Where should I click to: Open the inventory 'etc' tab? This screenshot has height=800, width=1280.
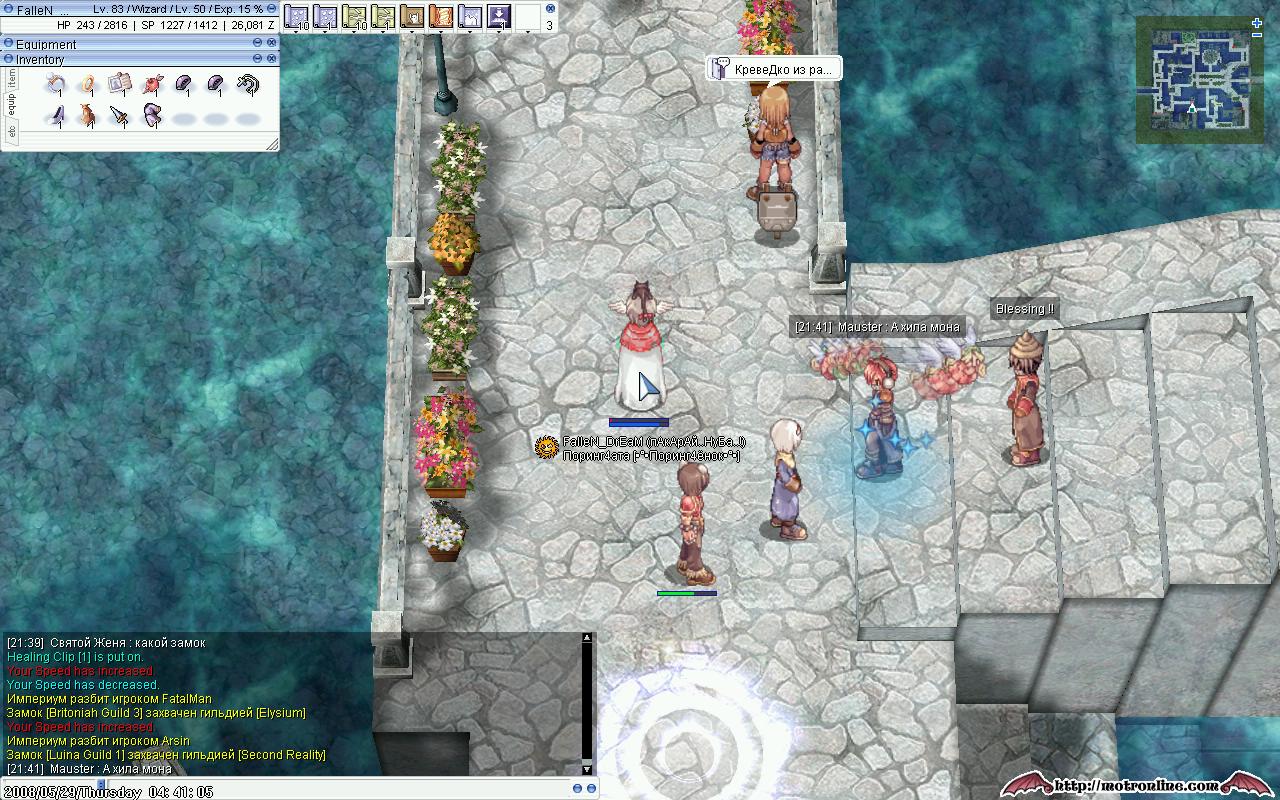tap(12, 132)
